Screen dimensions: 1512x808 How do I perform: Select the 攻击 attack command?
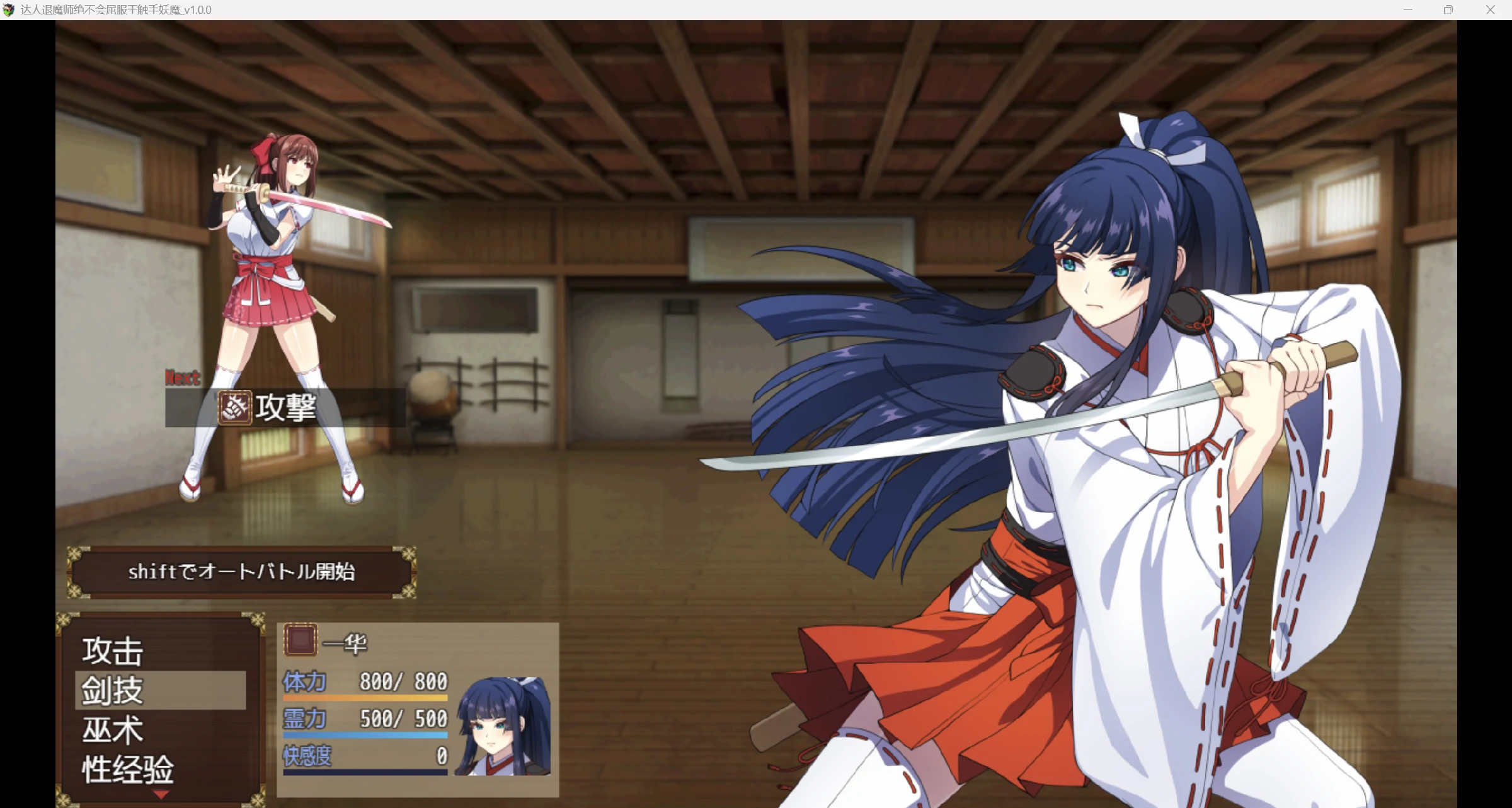(x=113, y=651)
